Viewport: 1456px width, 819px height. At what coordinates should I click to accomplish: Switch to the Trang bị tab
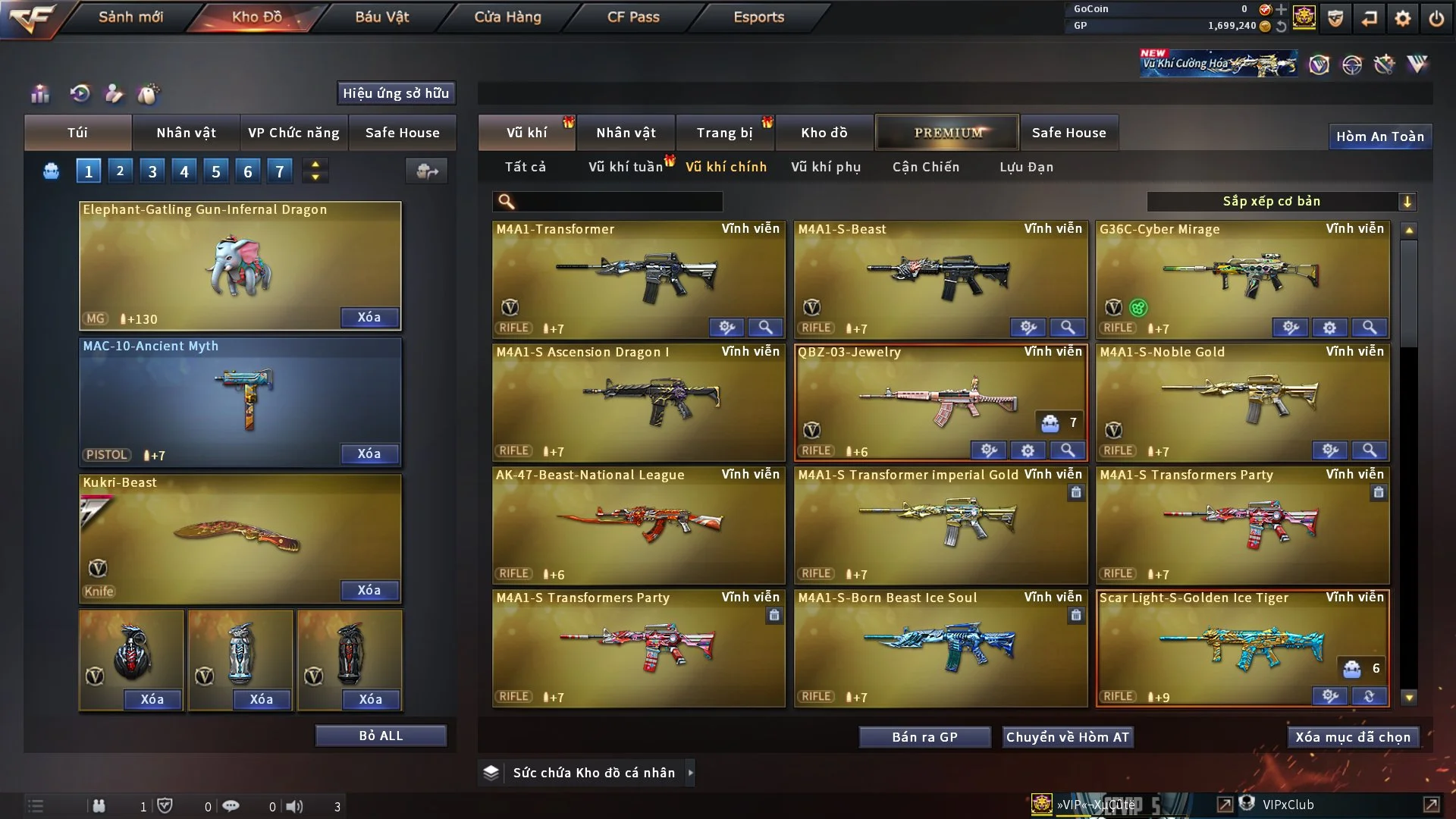(724, 133)
